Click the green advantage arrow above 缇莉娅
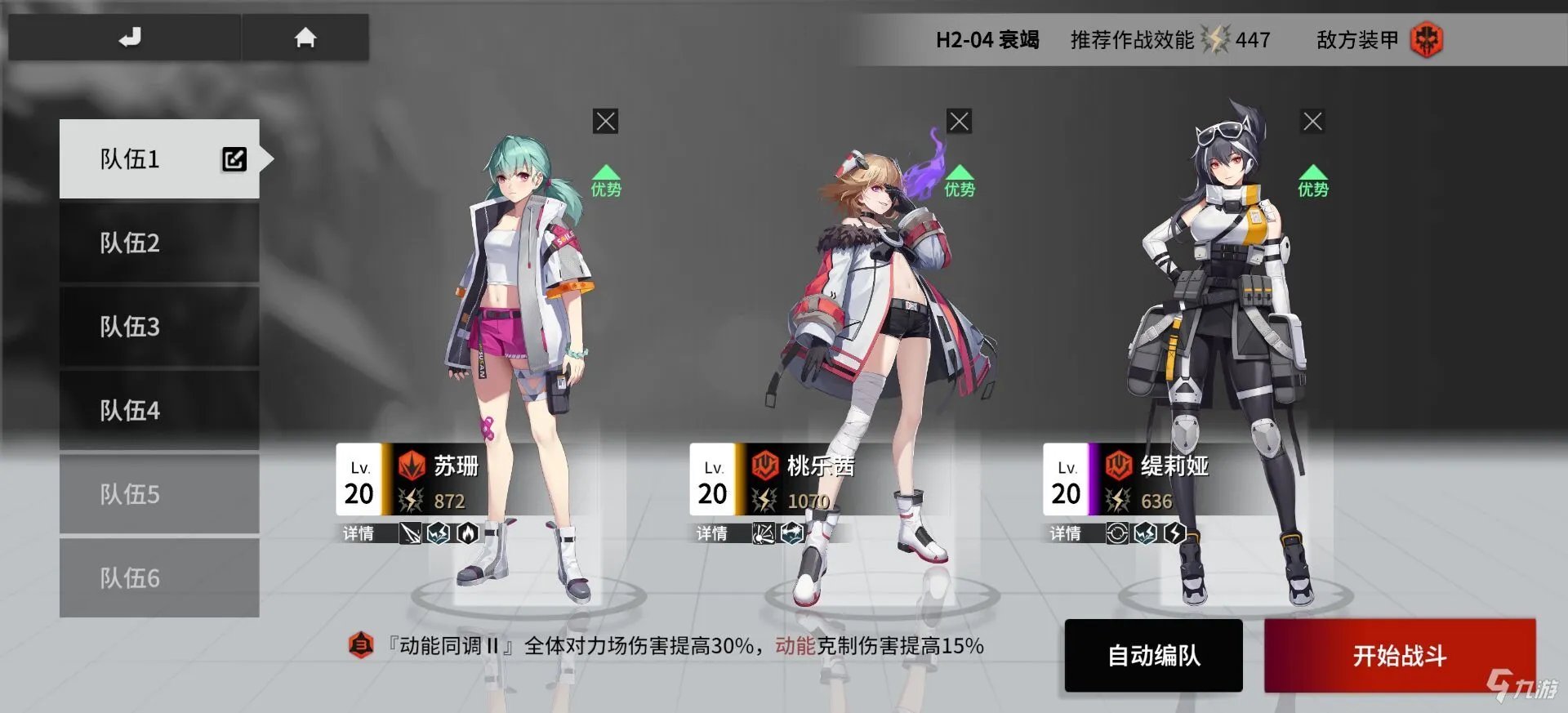 point(1313,176)
